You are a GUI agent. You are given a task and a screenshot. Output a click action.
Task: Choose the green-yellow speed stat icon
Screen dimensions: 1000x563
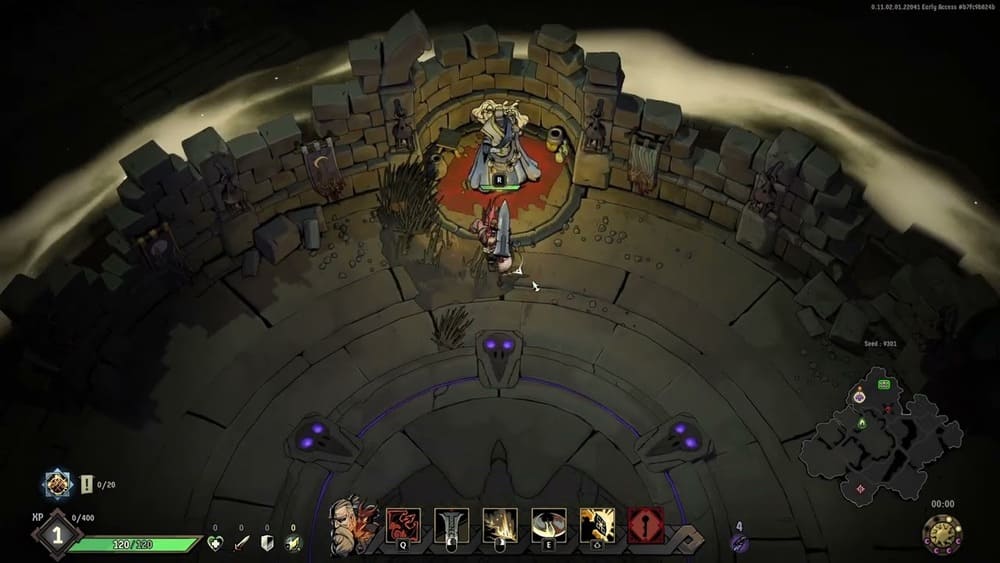(293, 543)
